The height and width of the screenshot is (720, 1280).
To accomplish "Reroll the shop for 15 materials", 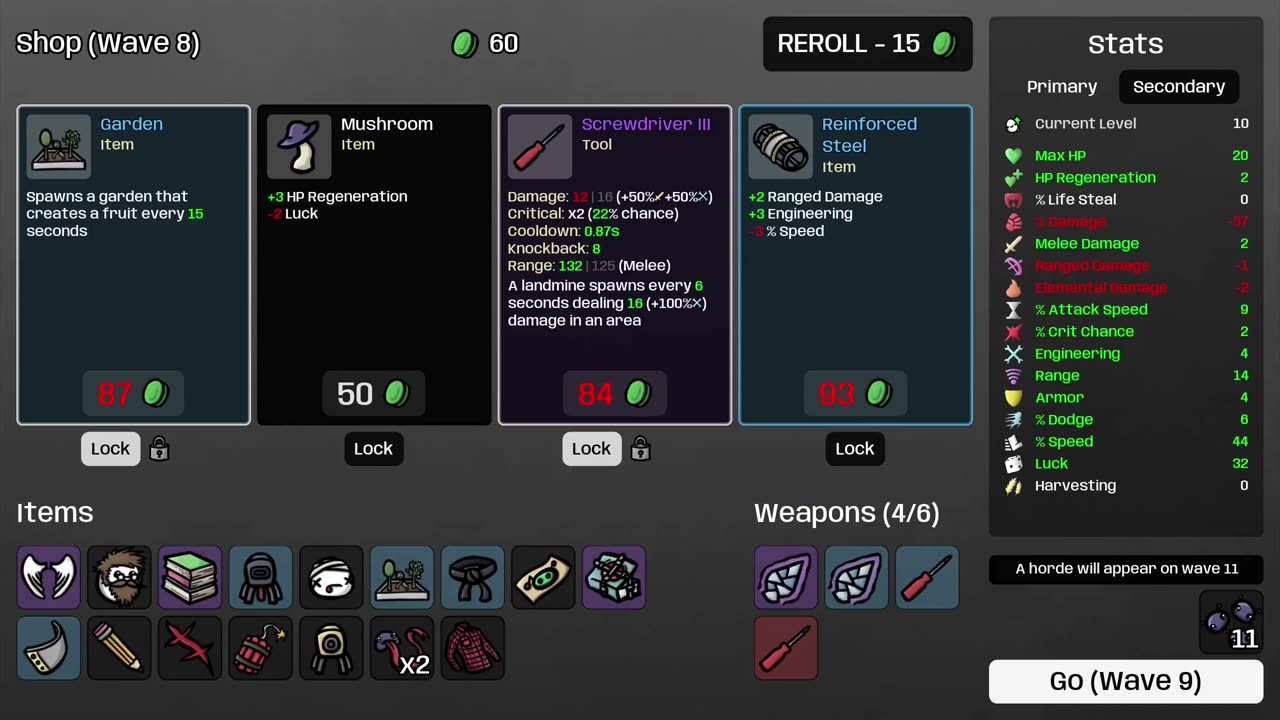I will tap(867, 44).
